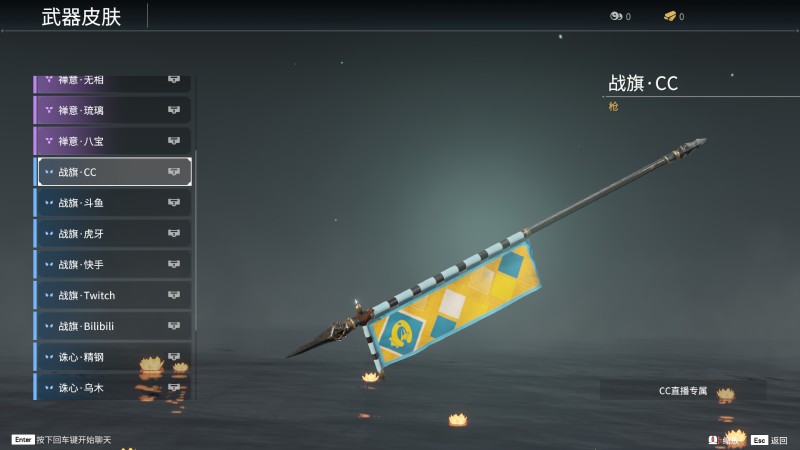Choose the 战旗·斗鱼 skin
This screenshot has width=800, height=450.
pos(112,203)
